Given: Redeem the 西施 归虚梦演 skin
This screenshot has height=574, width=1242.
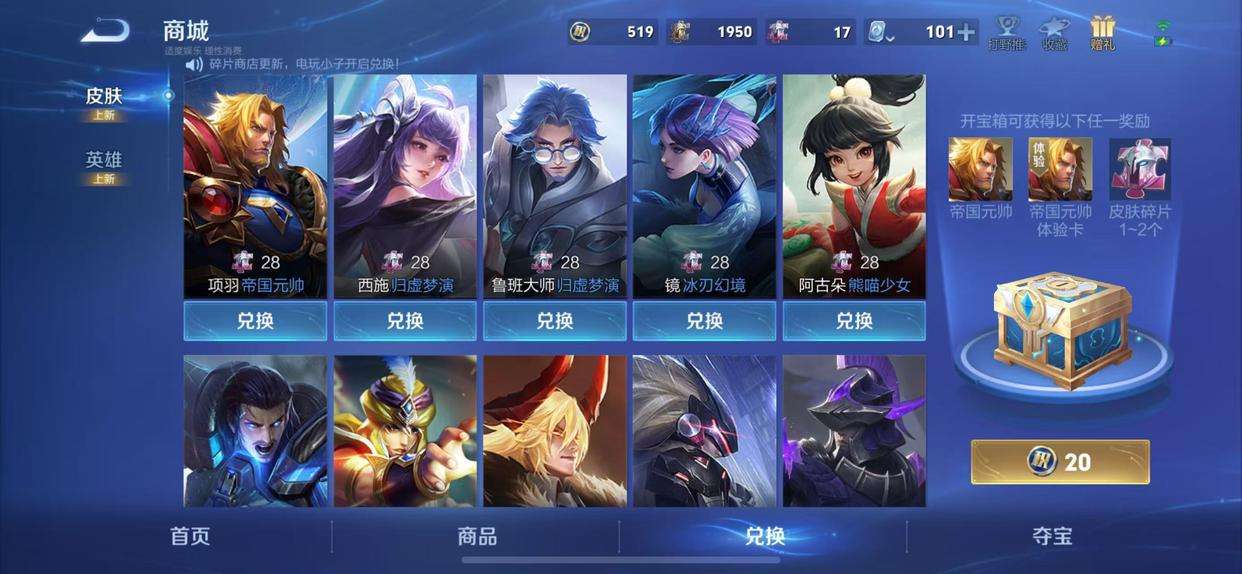Looking at the screenshot, I should pos(405,321).
